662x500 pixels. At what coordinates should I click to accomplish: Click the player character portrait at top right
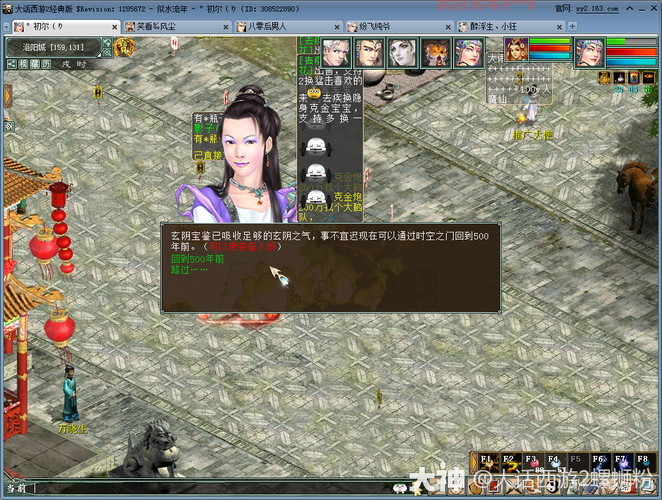(589, 52)
